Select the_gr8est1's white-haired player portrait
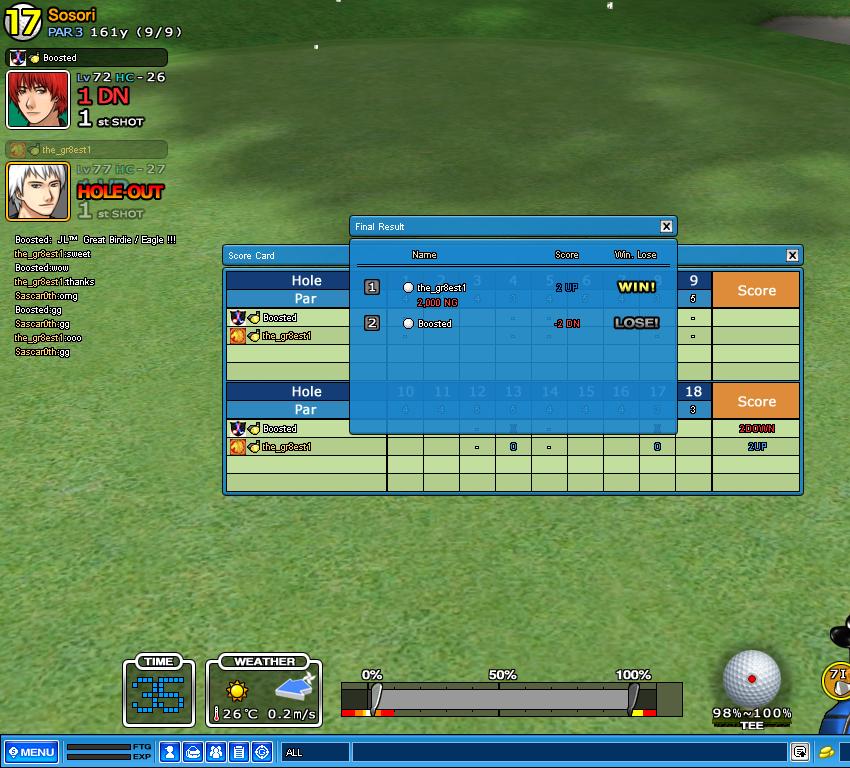850x768 pixels. [x=38, y=191]
